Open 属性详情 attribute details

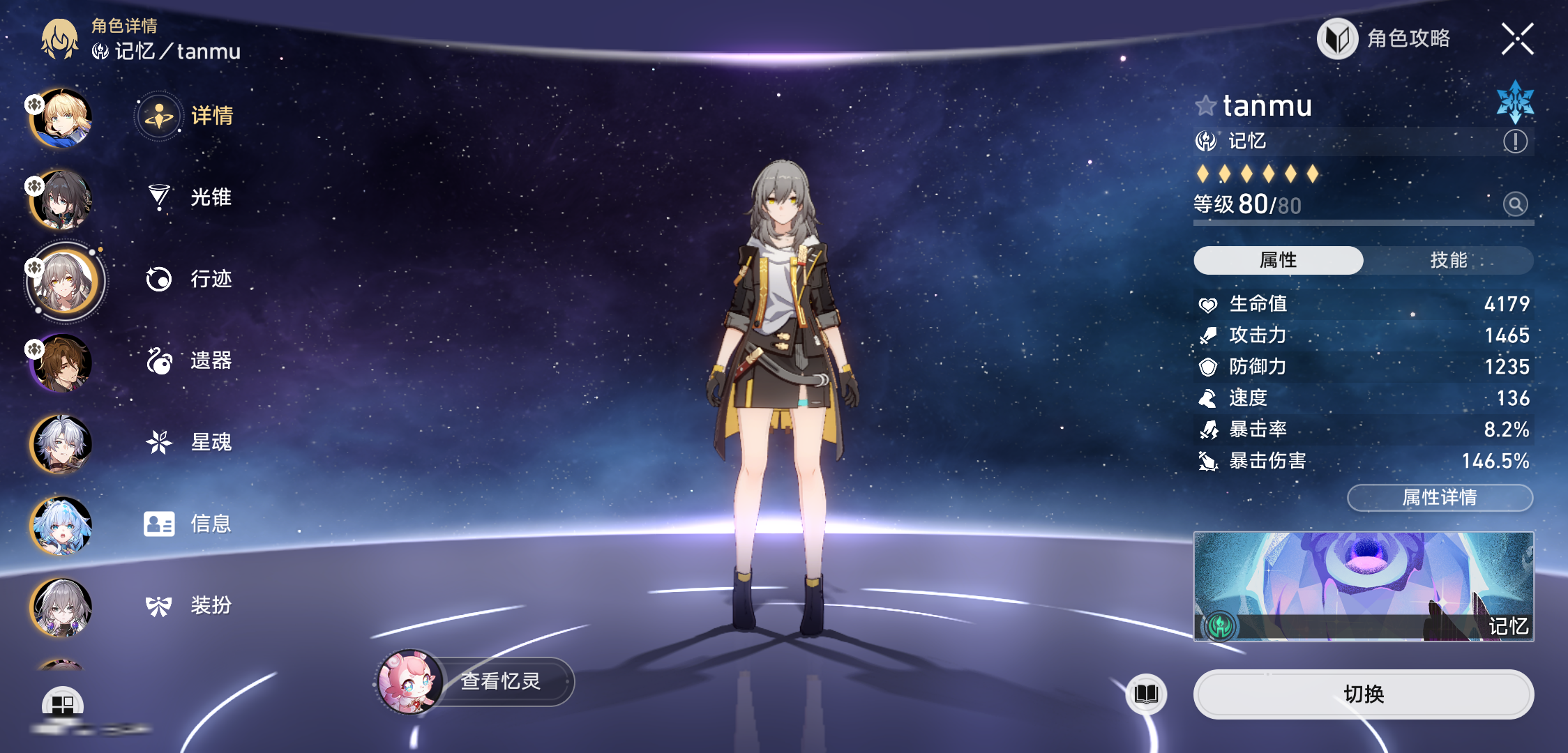1440,497
